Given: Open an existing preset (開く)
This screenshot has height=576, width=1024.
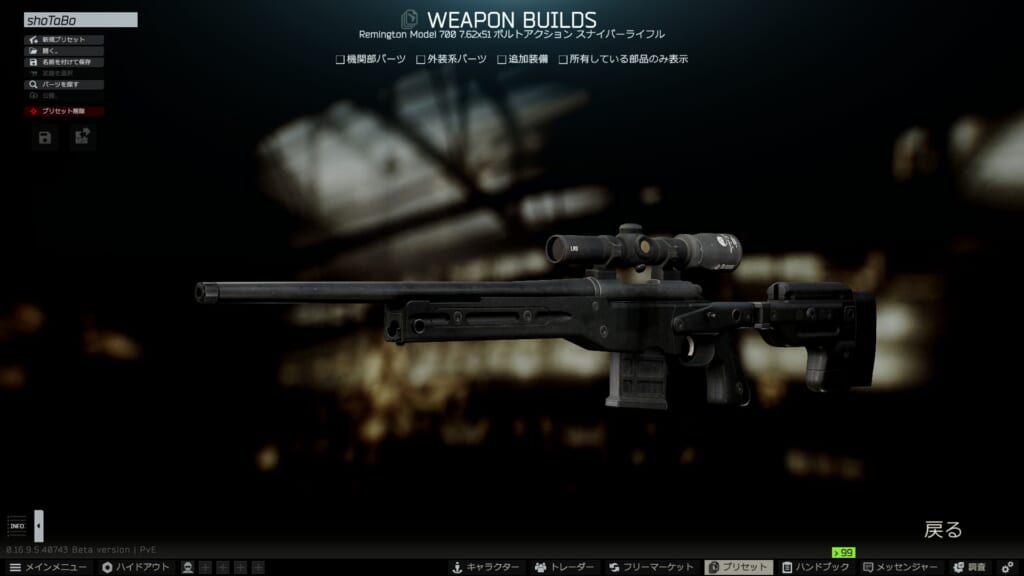Looking at the screenshot, I should [x=64, y=51].
